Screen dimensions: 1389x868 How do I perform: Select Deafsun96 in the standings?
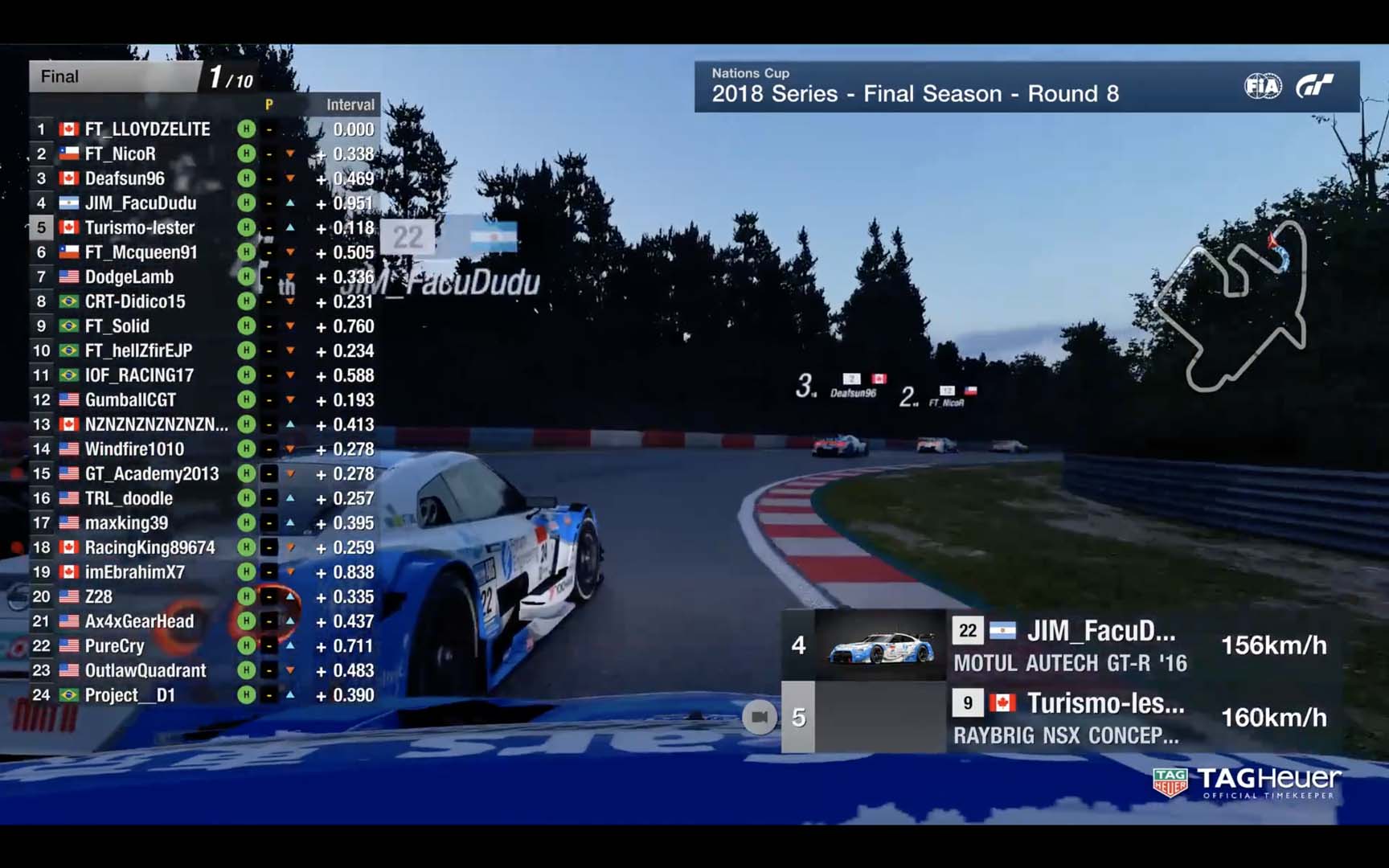pos(125,178)
